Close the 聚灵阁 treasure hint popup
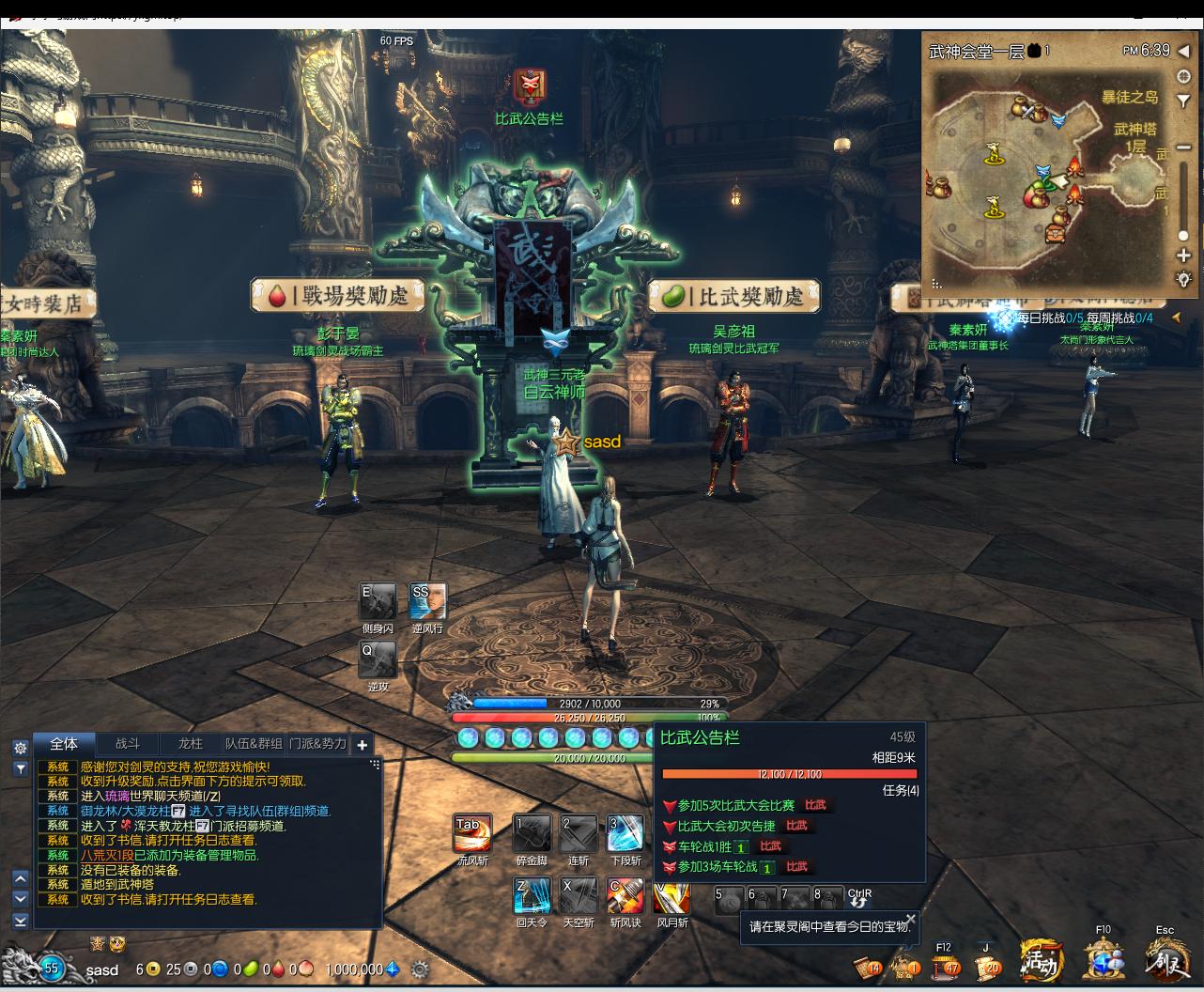The width and height of the screenshot is (1204, 992). pos(910,919)
